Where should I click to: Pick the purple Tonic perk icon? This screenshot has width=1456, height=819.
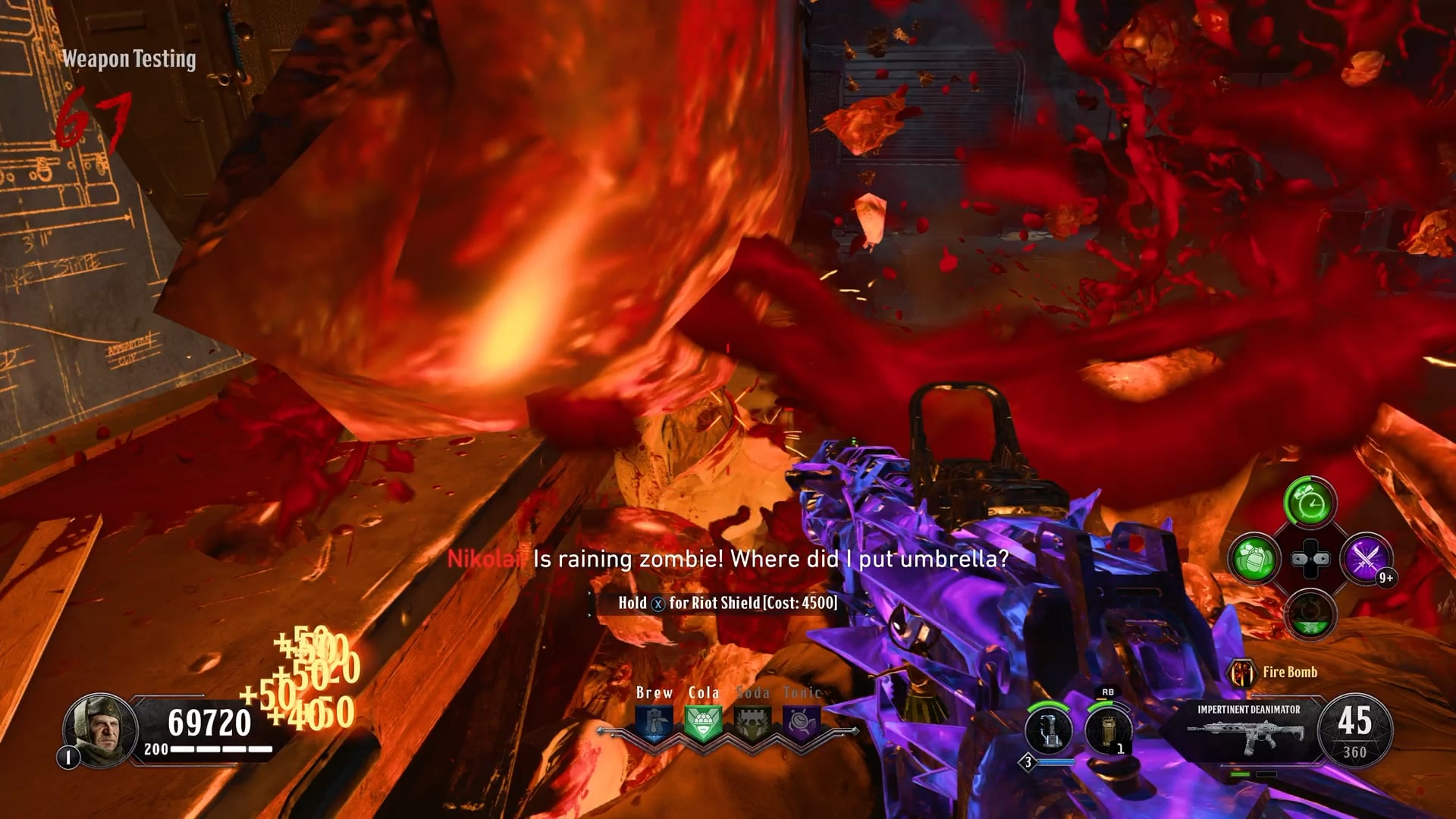coord(801,723)
